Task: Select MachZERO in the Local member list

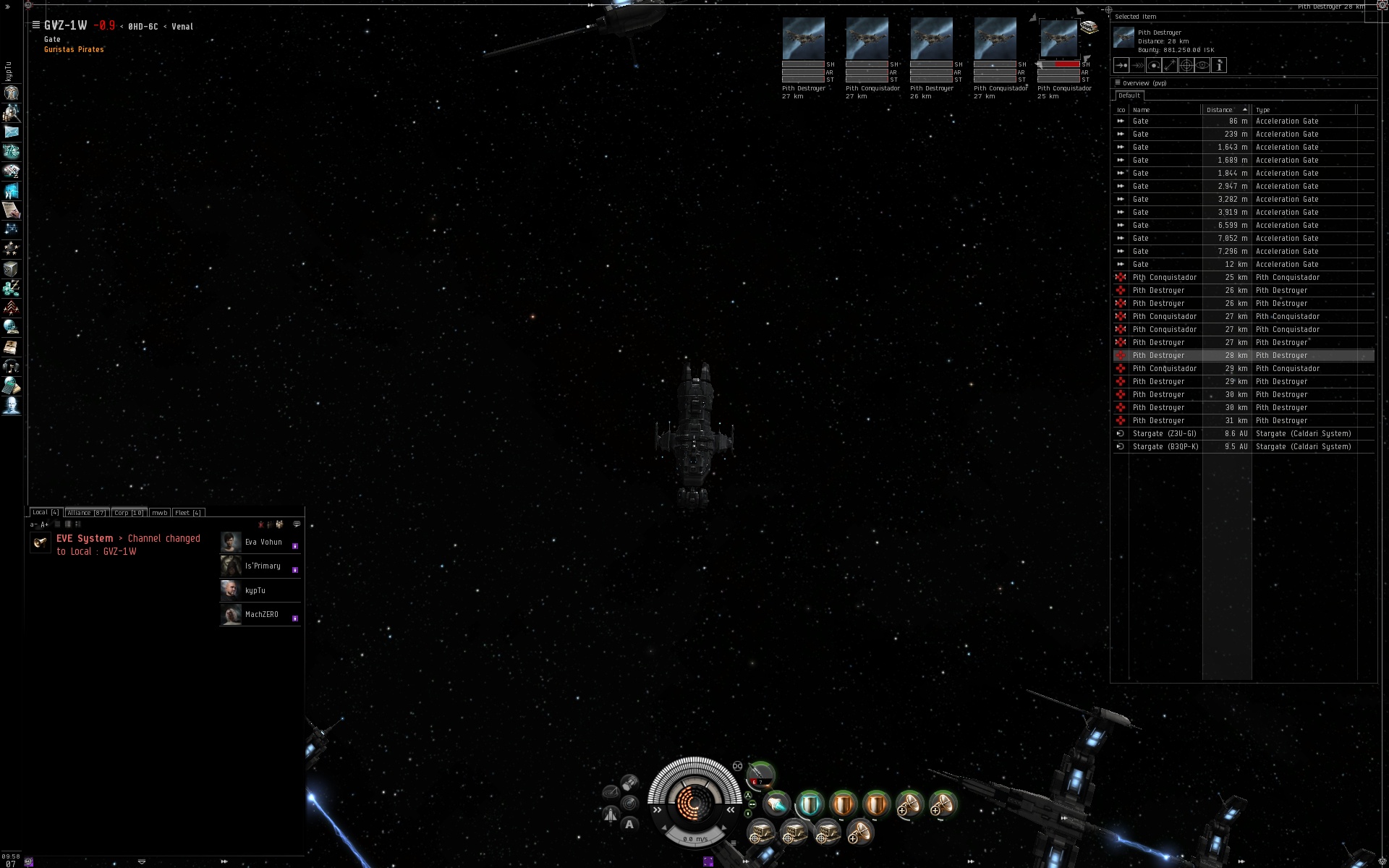Action: [x=261, y=615]
